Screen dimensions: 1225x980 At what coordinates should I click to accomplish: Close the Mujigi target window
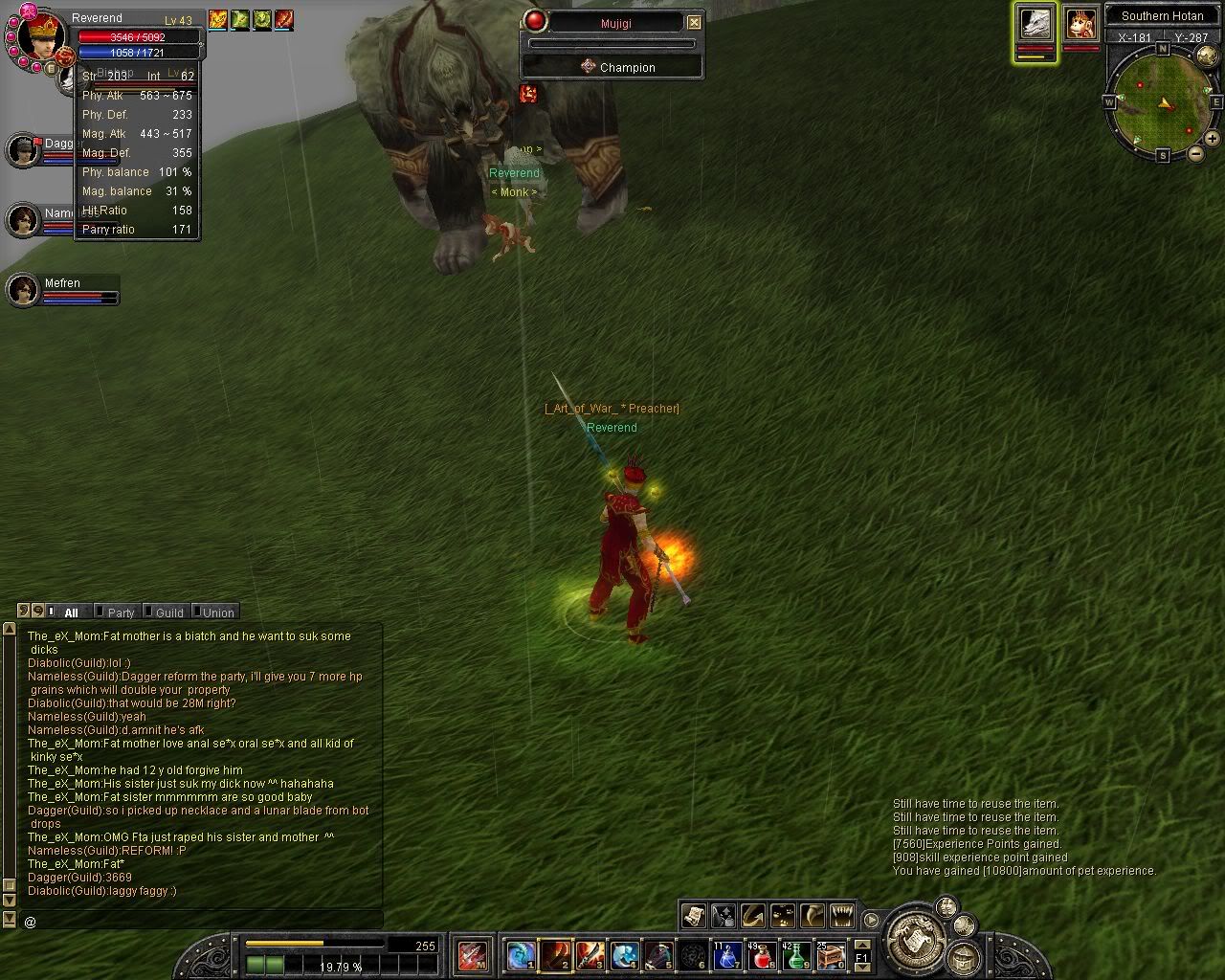(x=694, y=22)
